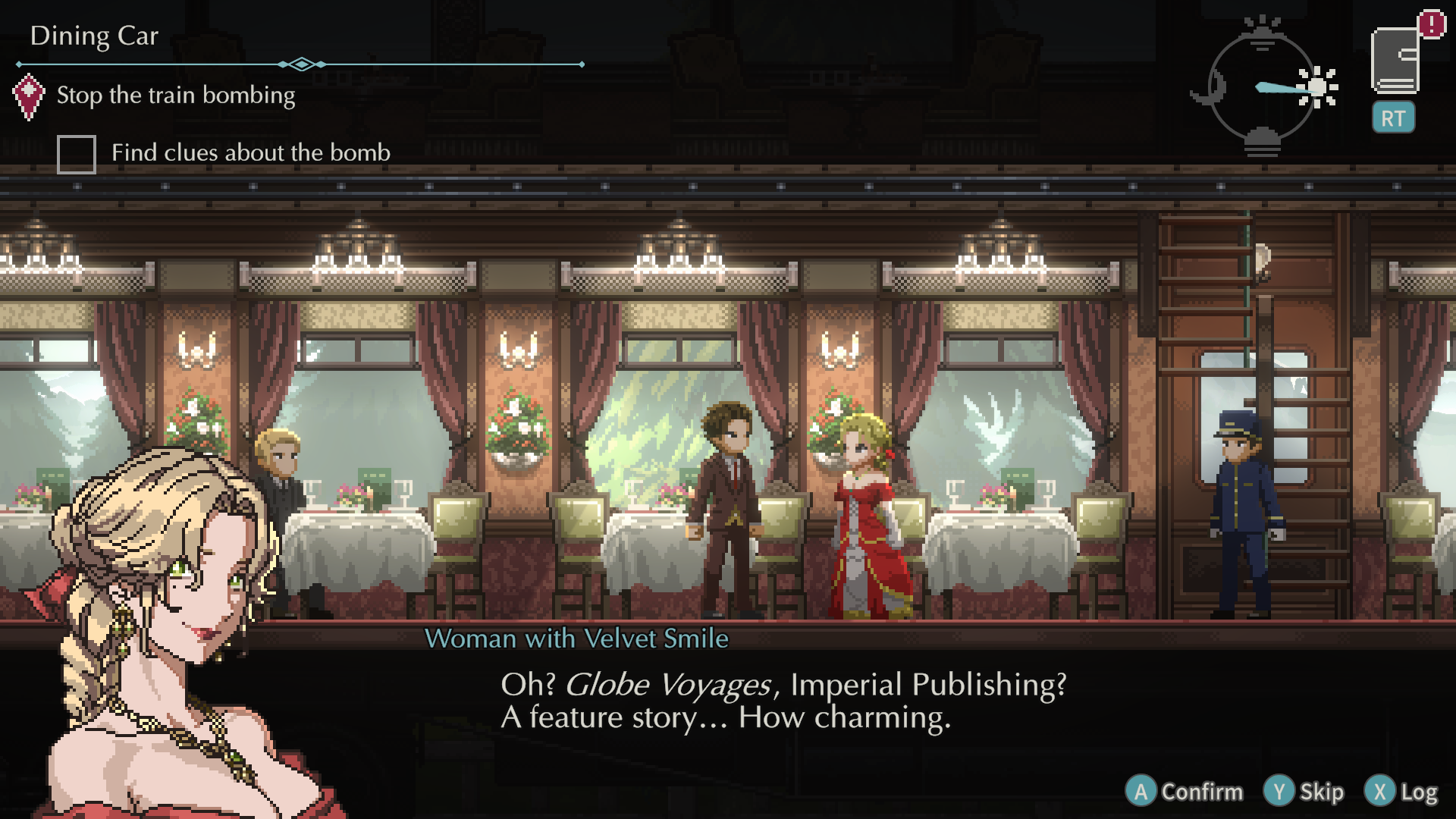Select the 'Stop the train bombing' objective
Screen dimensions: 1456x819
point(176,96)
